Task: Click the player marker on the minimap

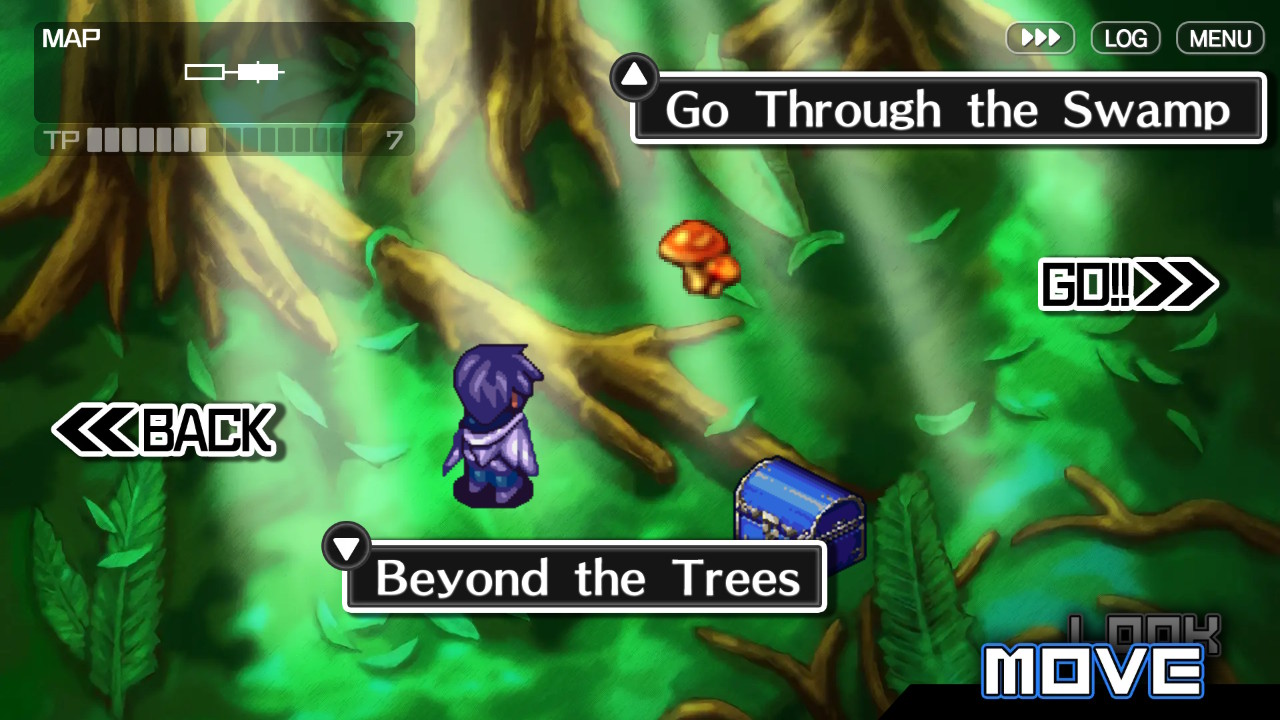Action: coord(258,72)
